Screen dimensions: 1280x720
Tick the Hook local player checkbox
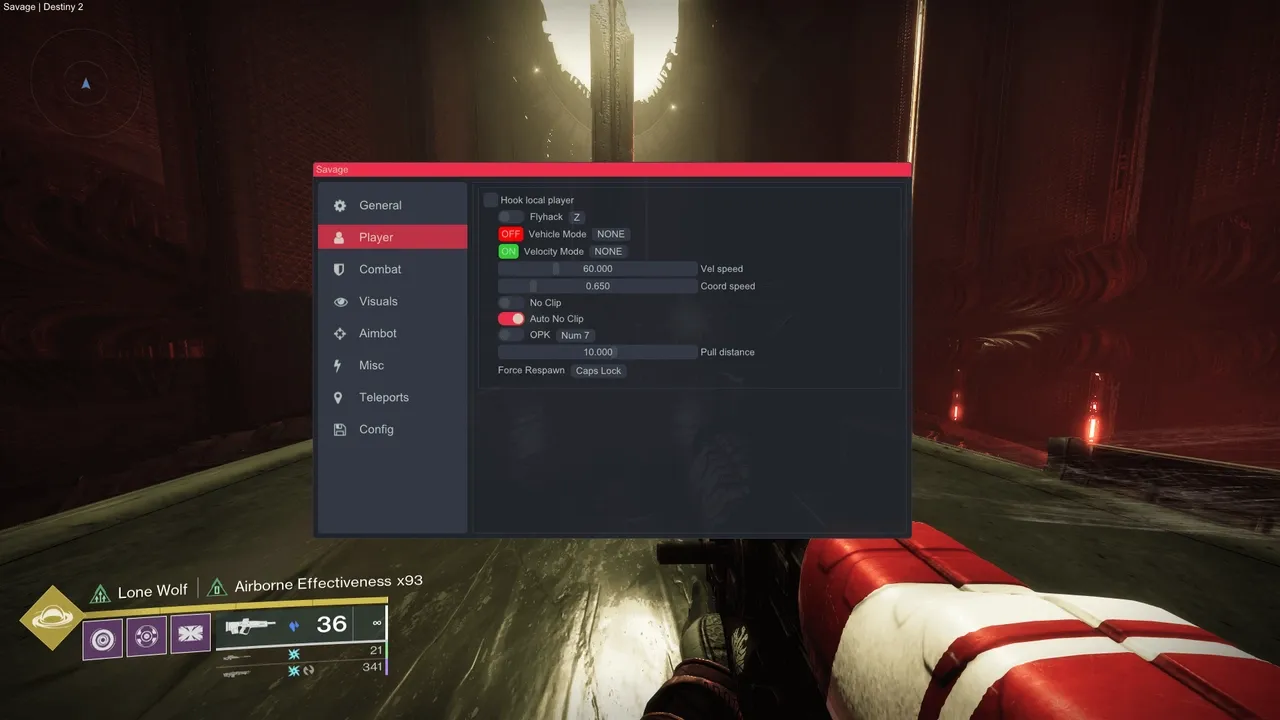coord(491,200)
